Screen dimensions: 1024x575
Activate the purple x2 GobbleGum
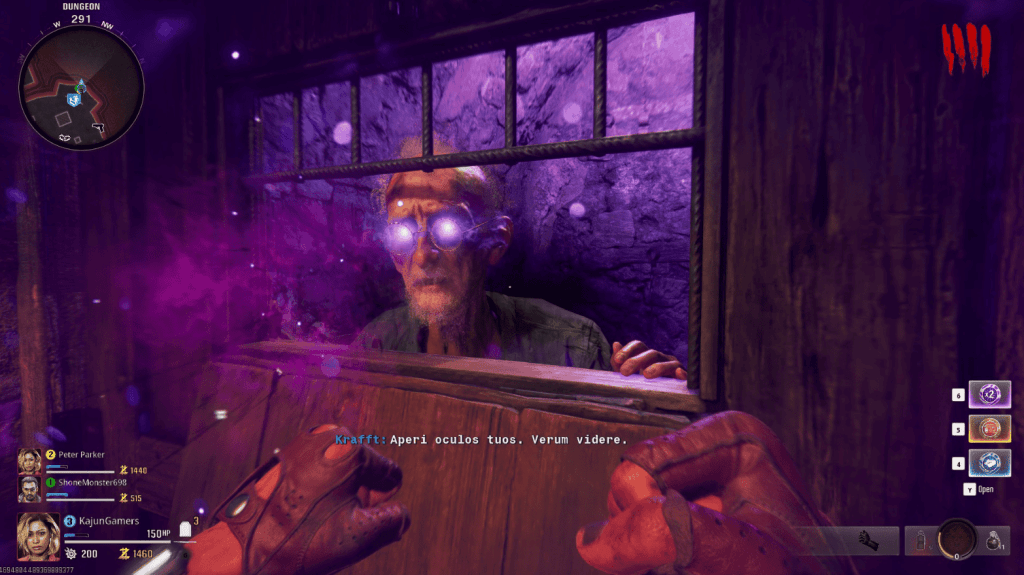tap(990, 394)
